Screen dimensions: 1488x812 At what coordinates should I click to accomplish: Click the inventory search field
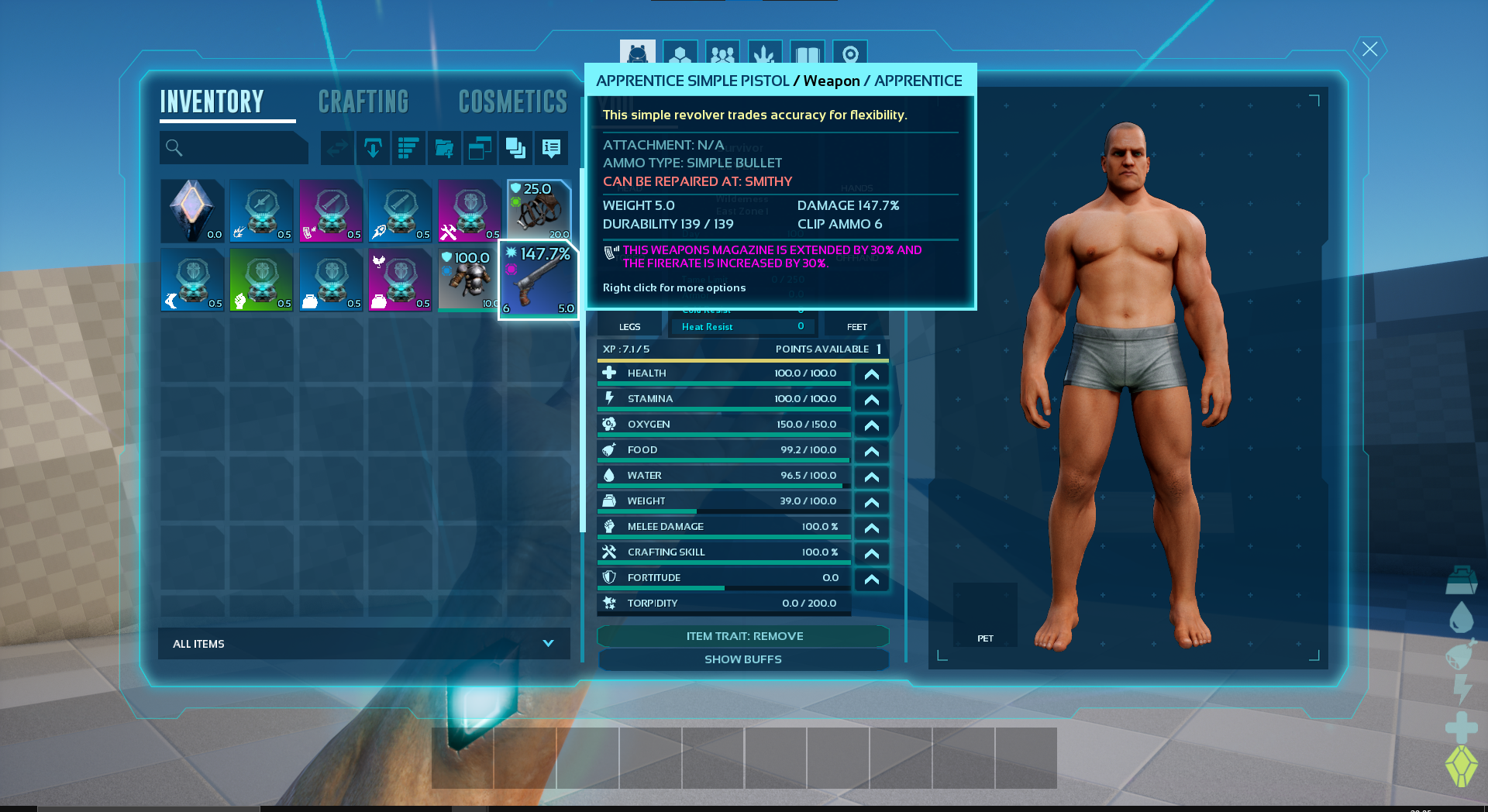(234, 147)
